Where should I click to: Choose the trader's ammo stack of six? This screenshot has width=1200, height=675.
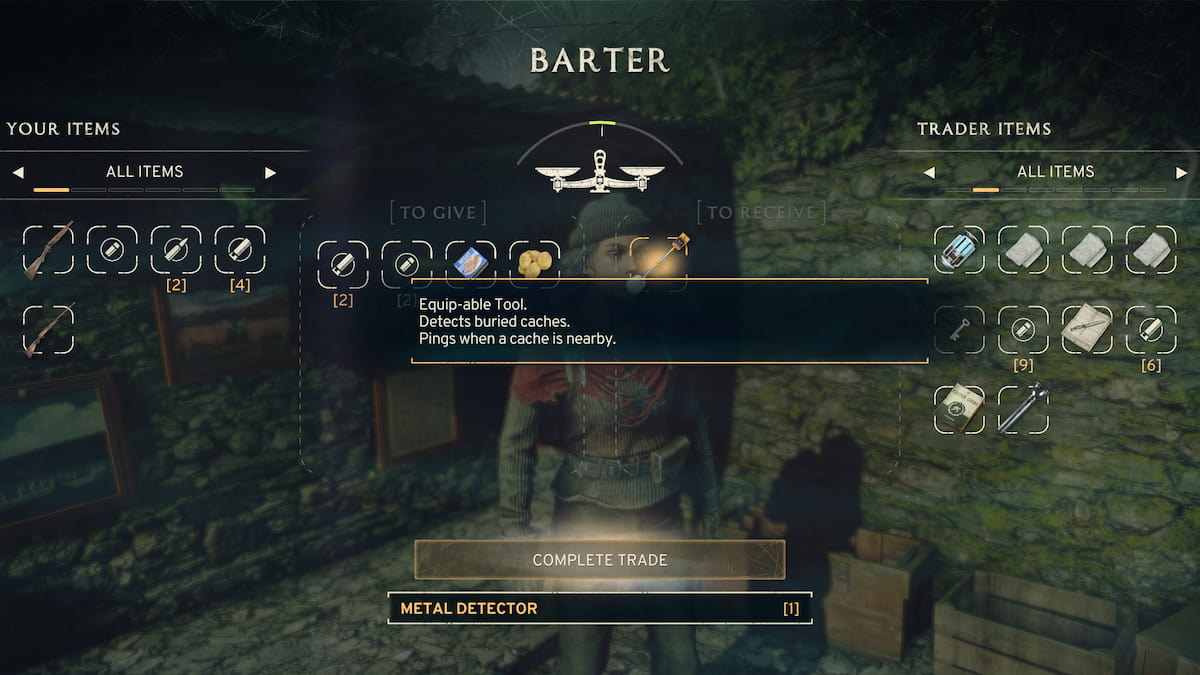1151,330
